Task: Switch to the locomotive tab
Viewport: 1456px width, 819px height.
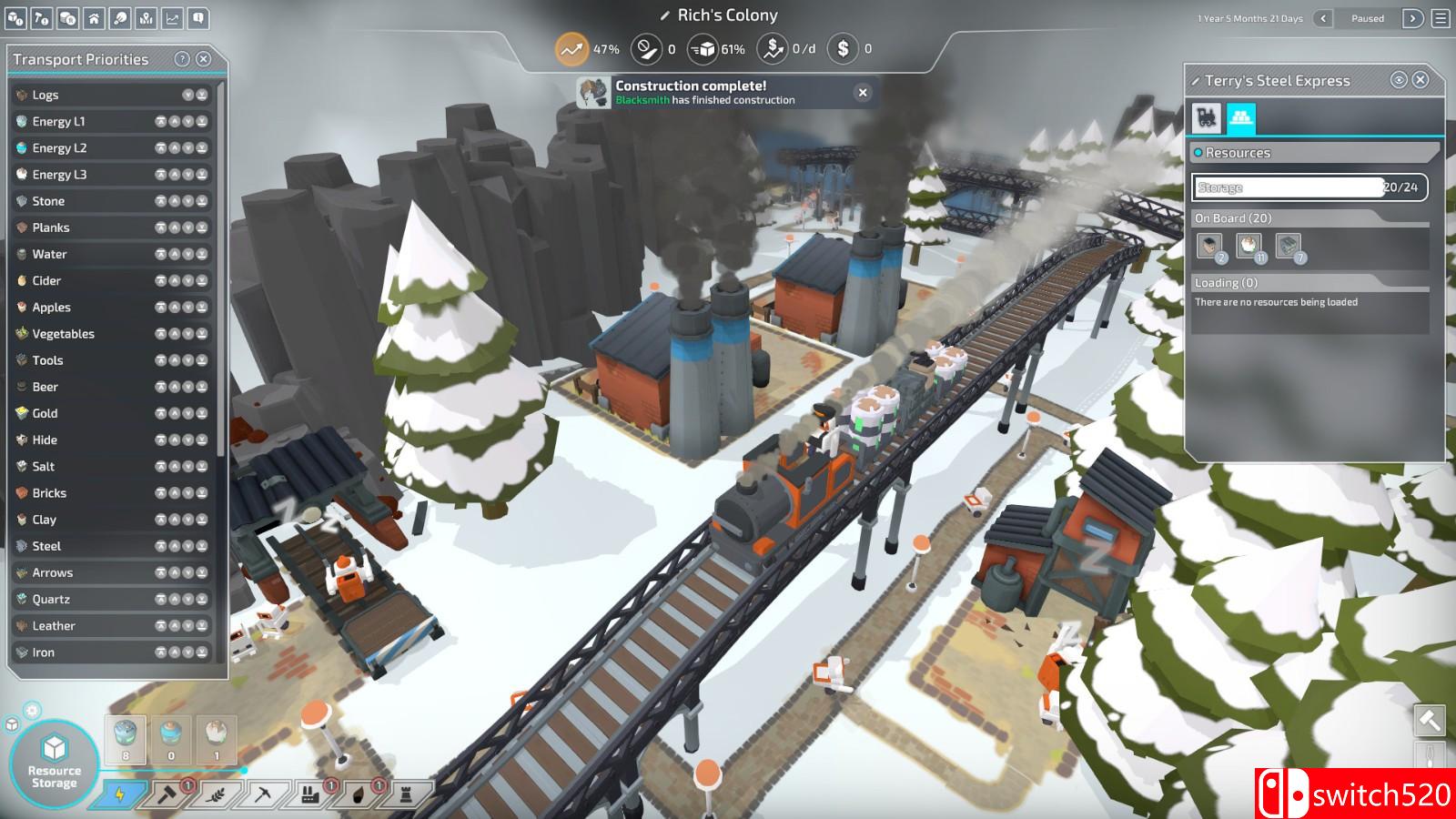Action: pos(1207,117)
